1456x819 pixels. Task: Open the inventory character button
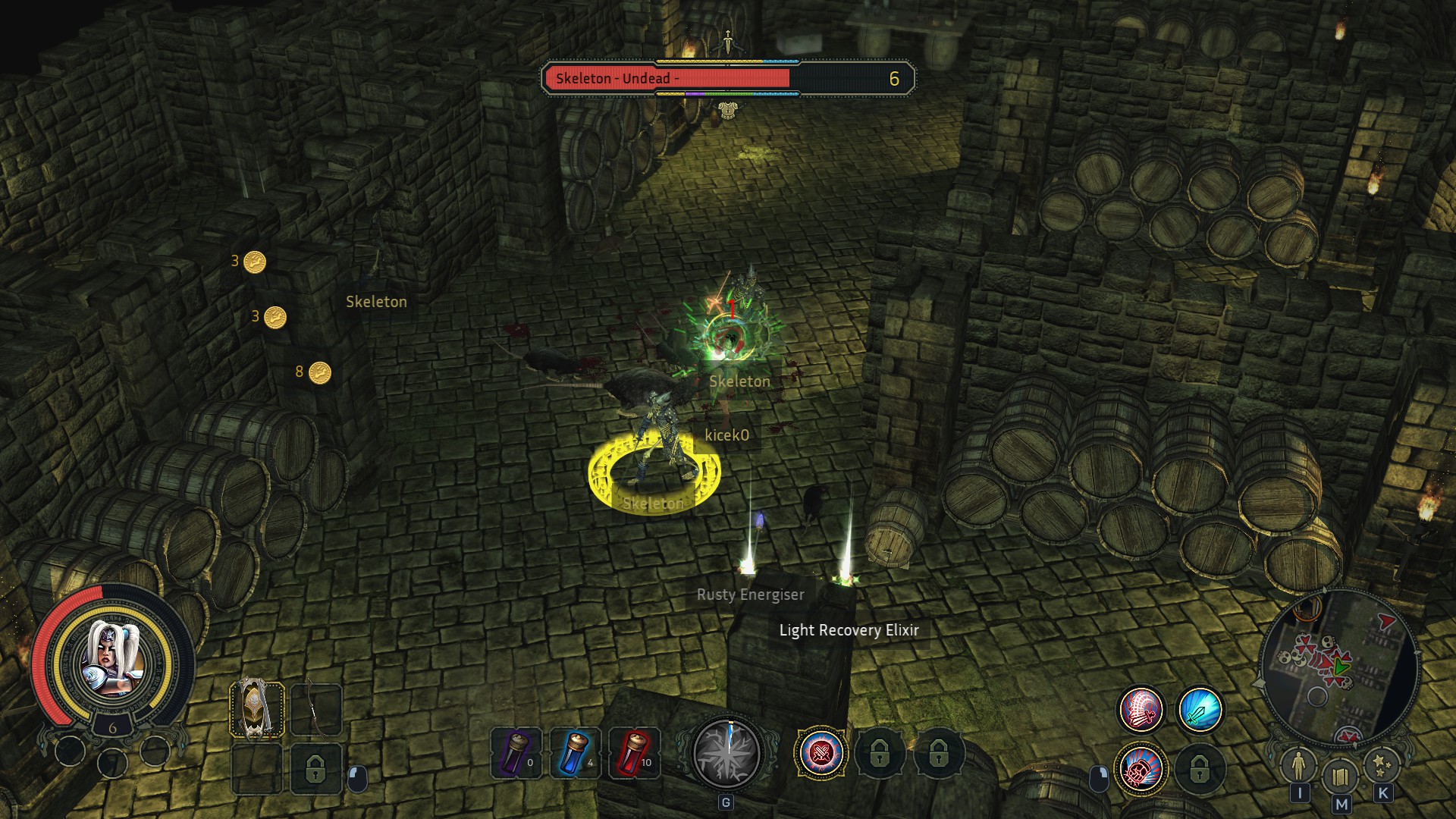click(x=1299, y=766)
